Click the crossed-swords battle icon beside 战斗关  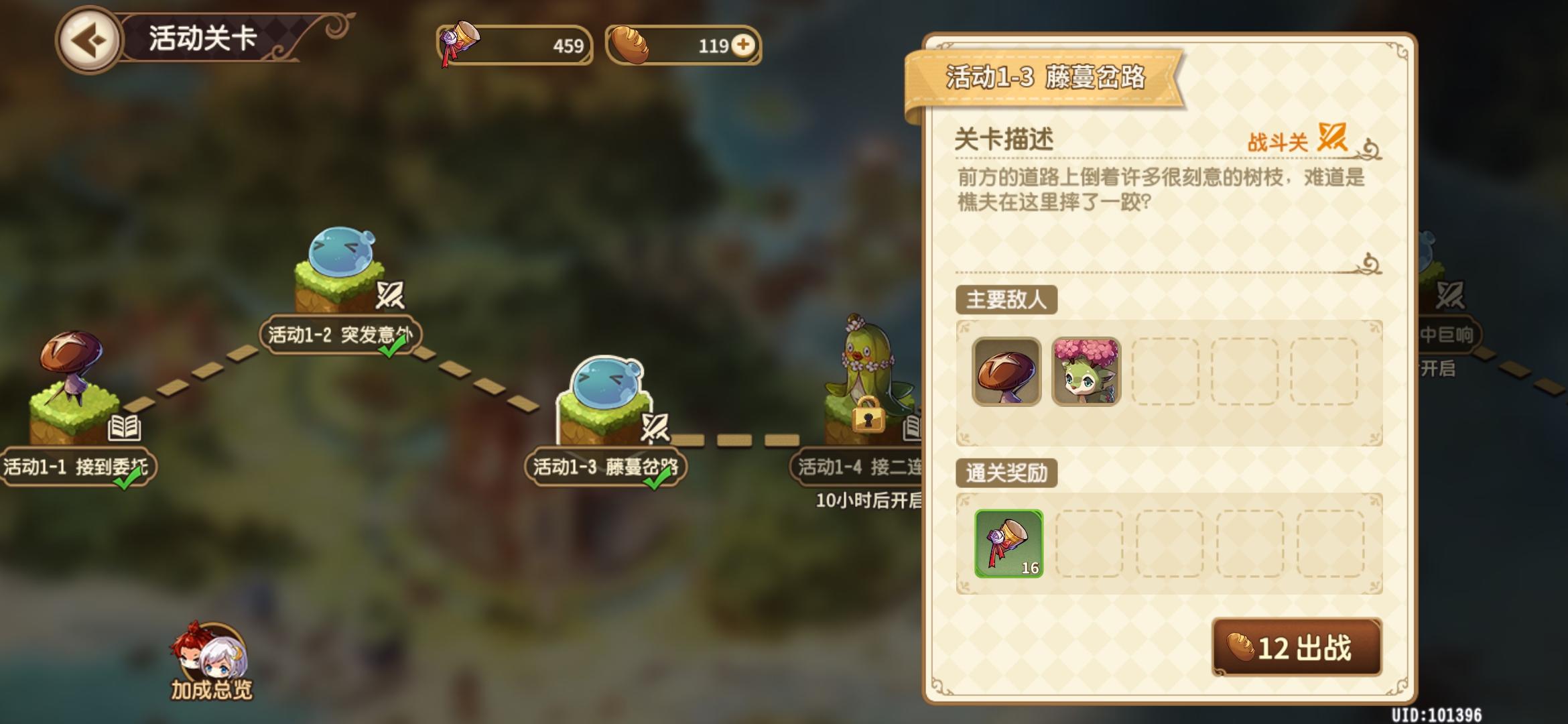click(x=1331, y=137)
